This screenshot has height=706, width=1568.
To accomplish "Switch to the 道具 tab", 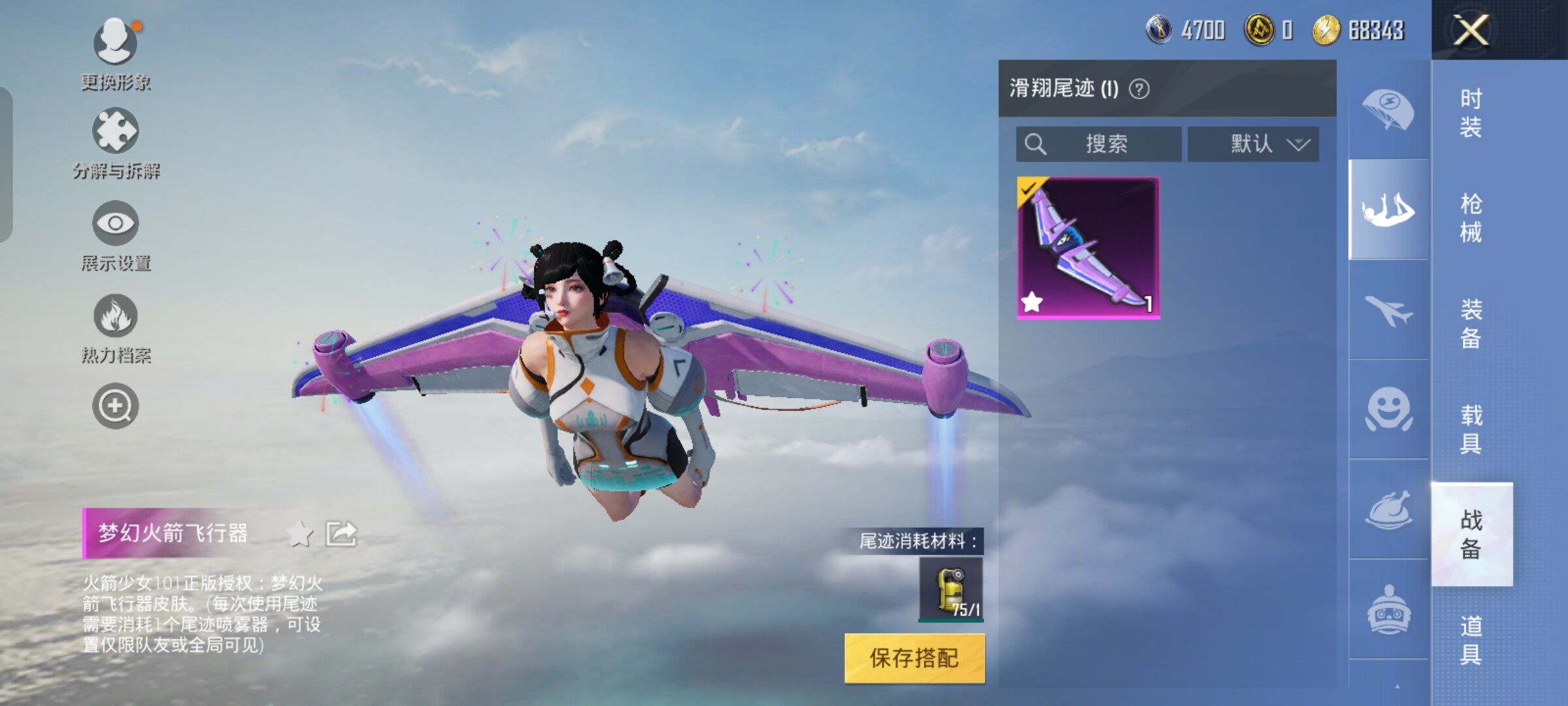I will coord(1471,640).
